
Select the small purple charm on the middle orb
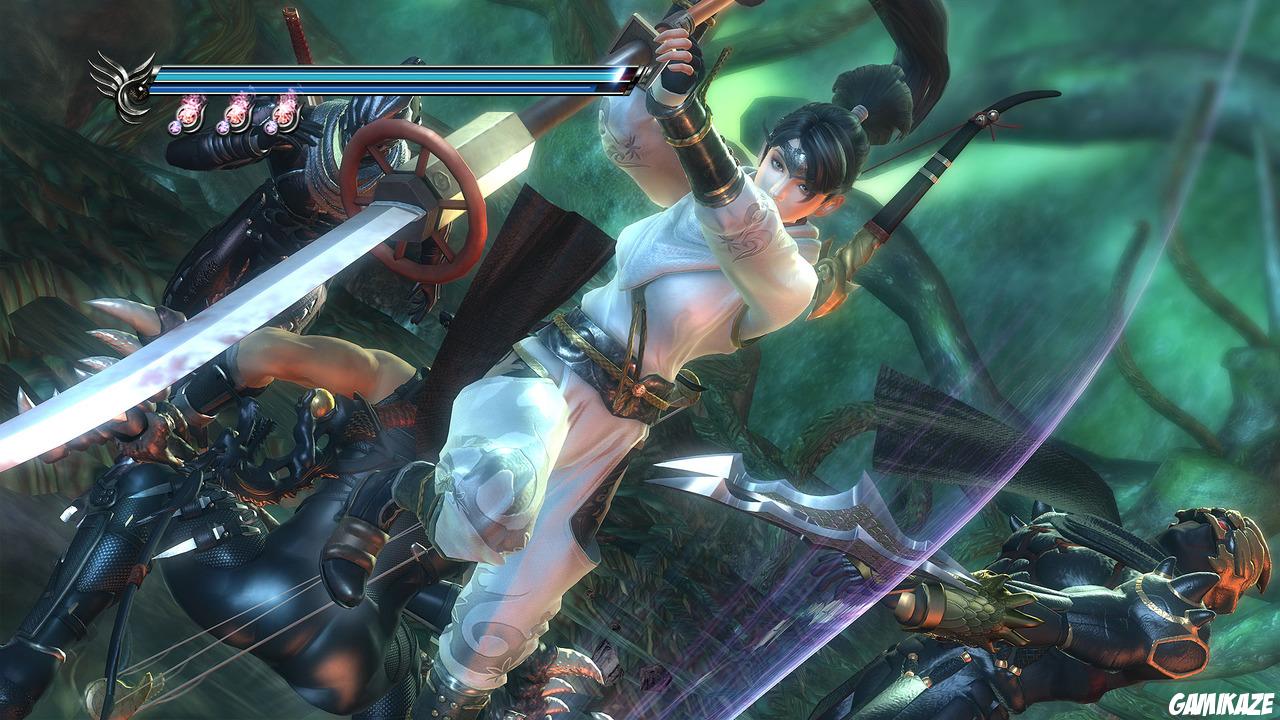click(x=222, y=126)
